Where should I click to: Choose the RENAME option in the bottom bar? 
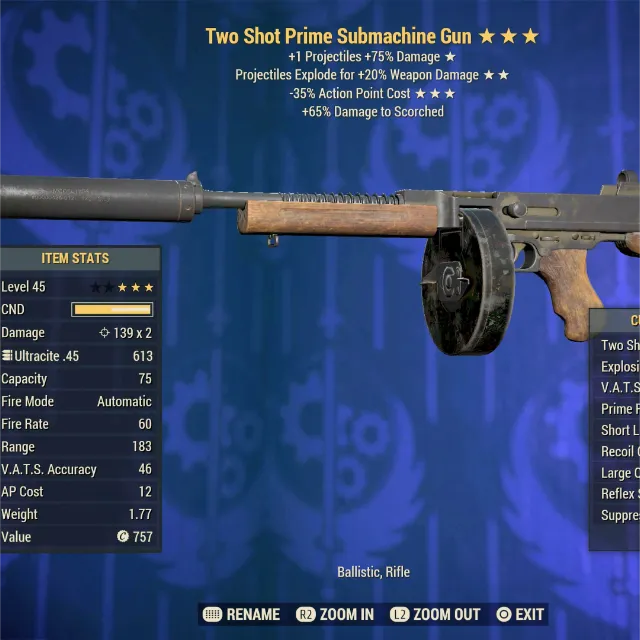click(254, 614)
